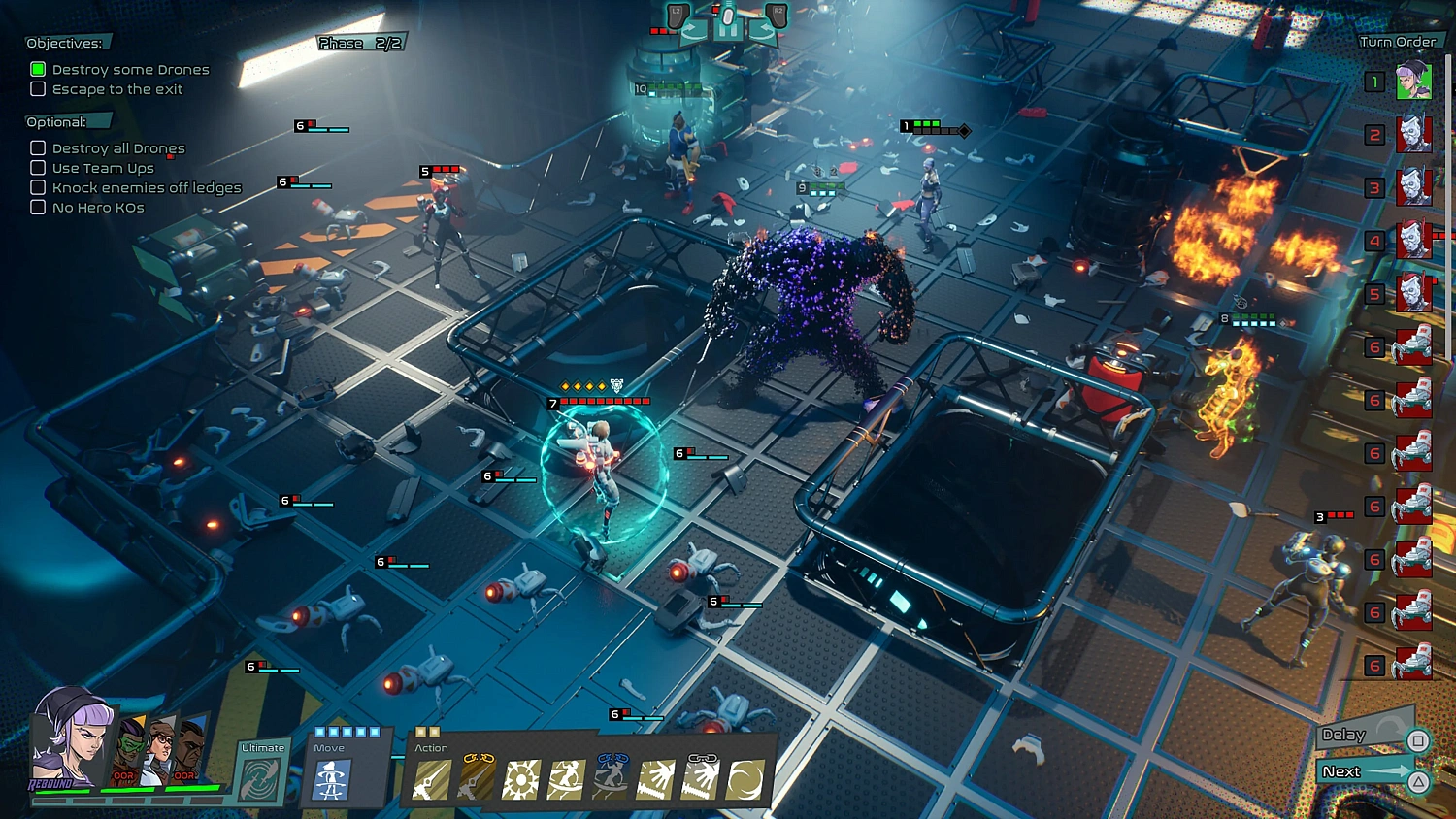Select Rebound in the turn order list
Screen dimensions: 1456x819
click(x=1413, y=82)
